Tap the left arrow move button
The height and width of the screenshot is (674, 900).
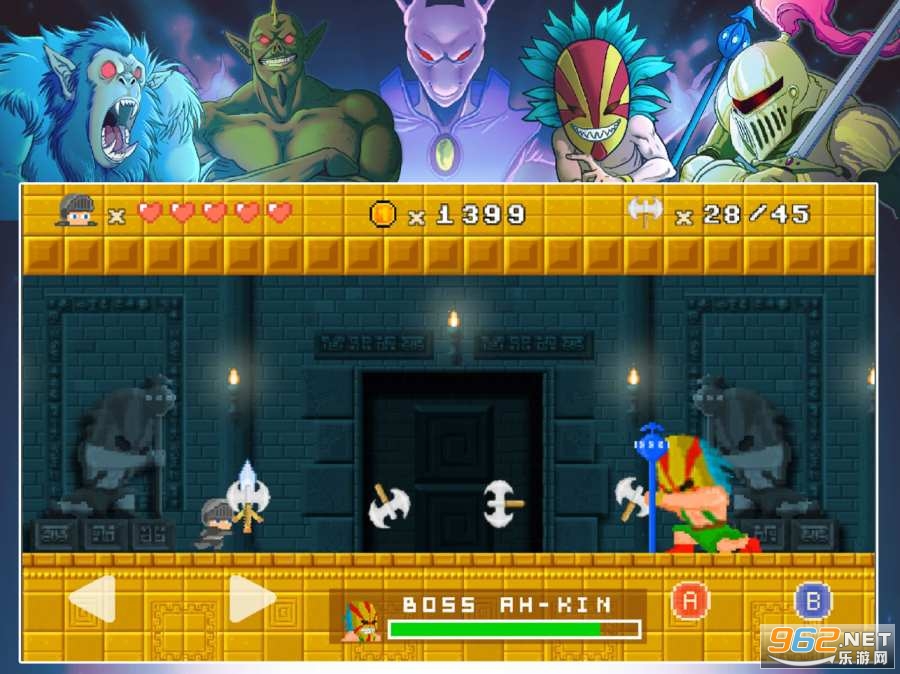[92, 599]
